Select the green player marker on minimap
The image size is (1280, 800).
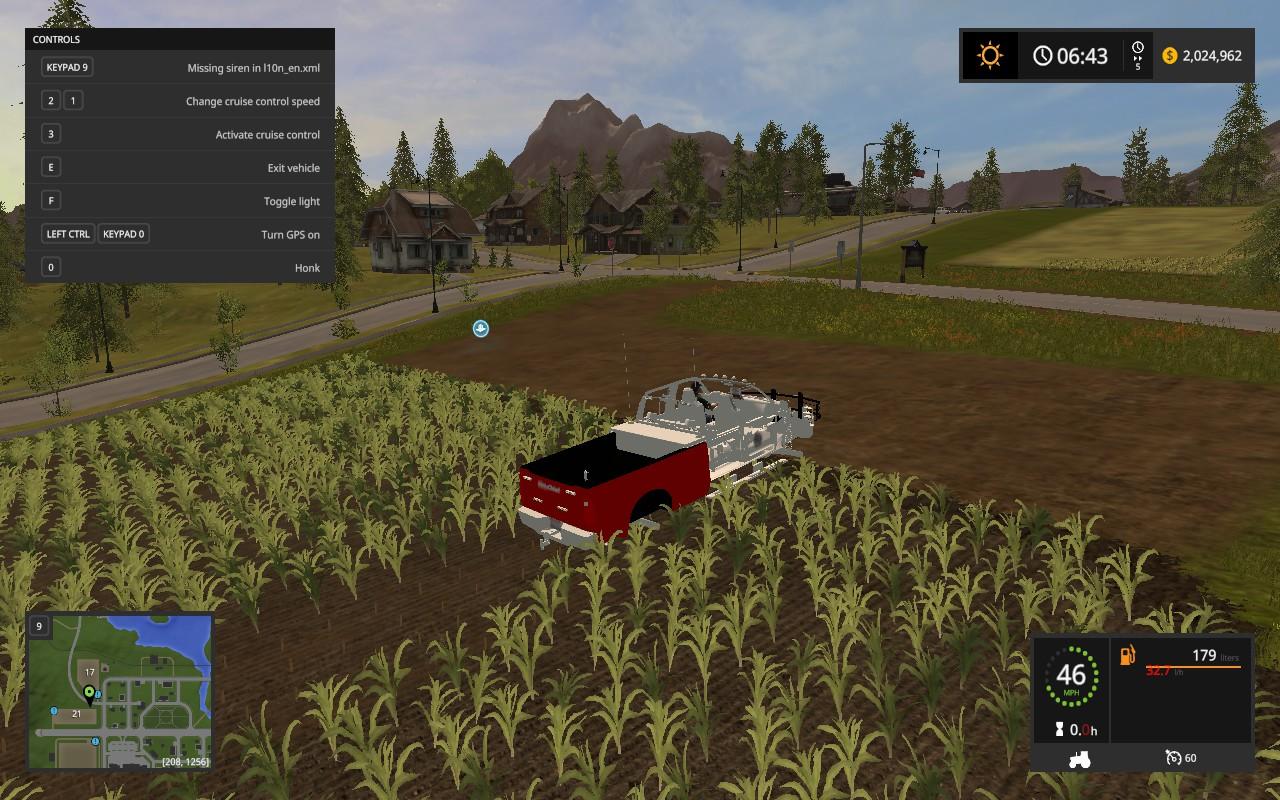pos(89,692)
